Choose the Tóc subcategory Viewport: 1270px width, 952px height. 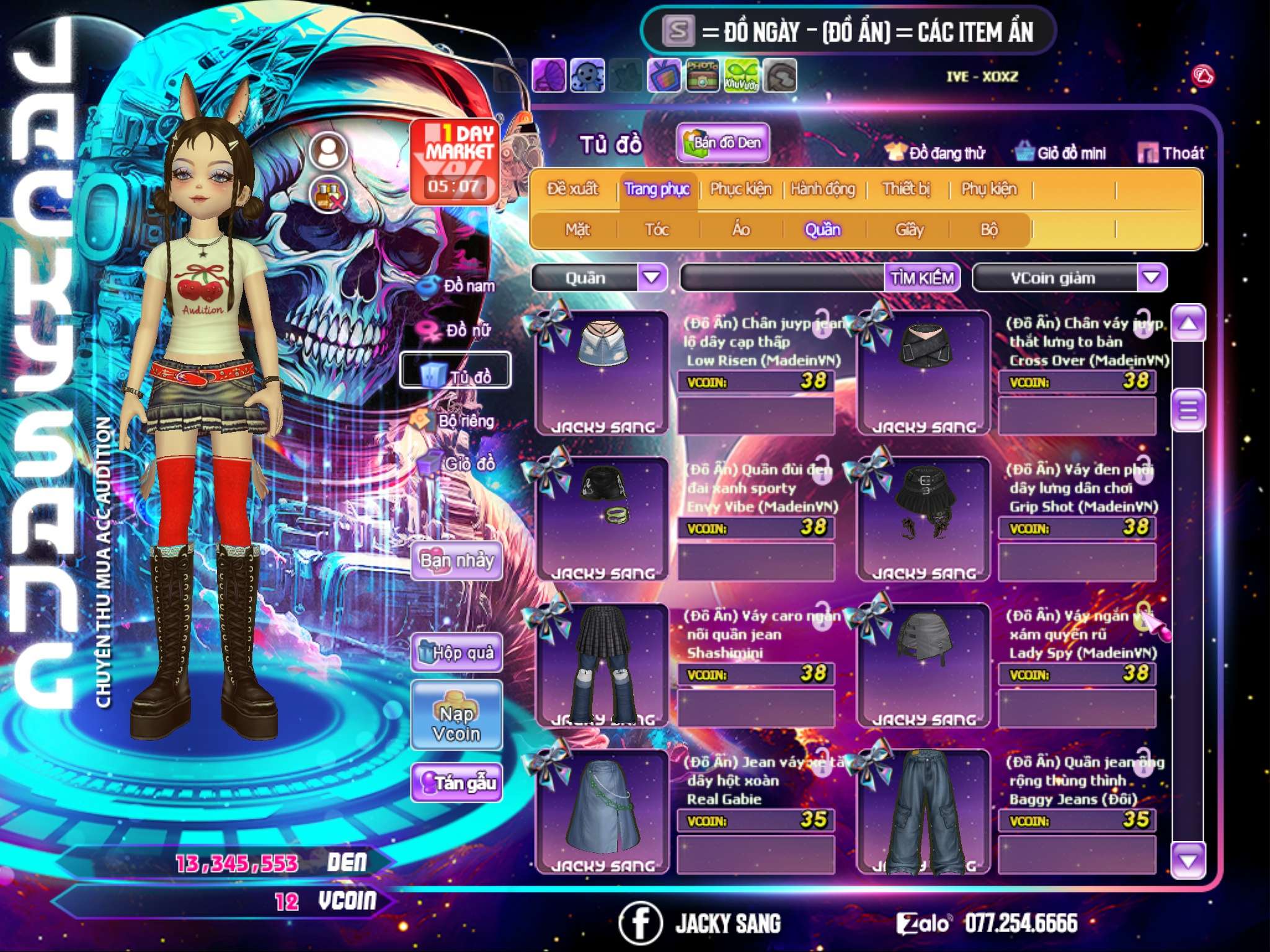(x=657, y=230)
